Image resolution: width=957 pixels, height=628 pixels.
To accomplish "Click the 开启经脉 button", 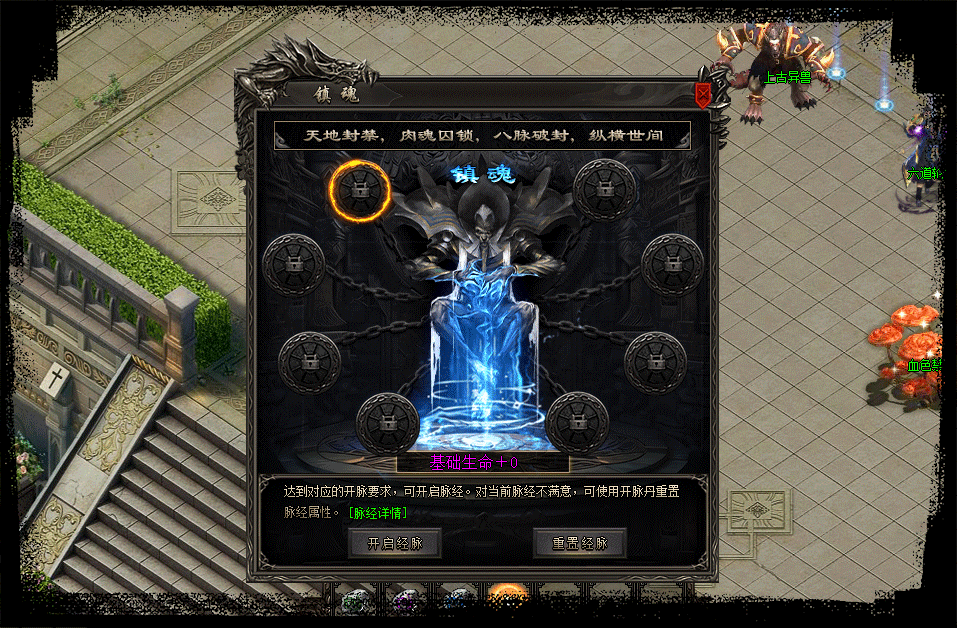I will coord(394,543).
